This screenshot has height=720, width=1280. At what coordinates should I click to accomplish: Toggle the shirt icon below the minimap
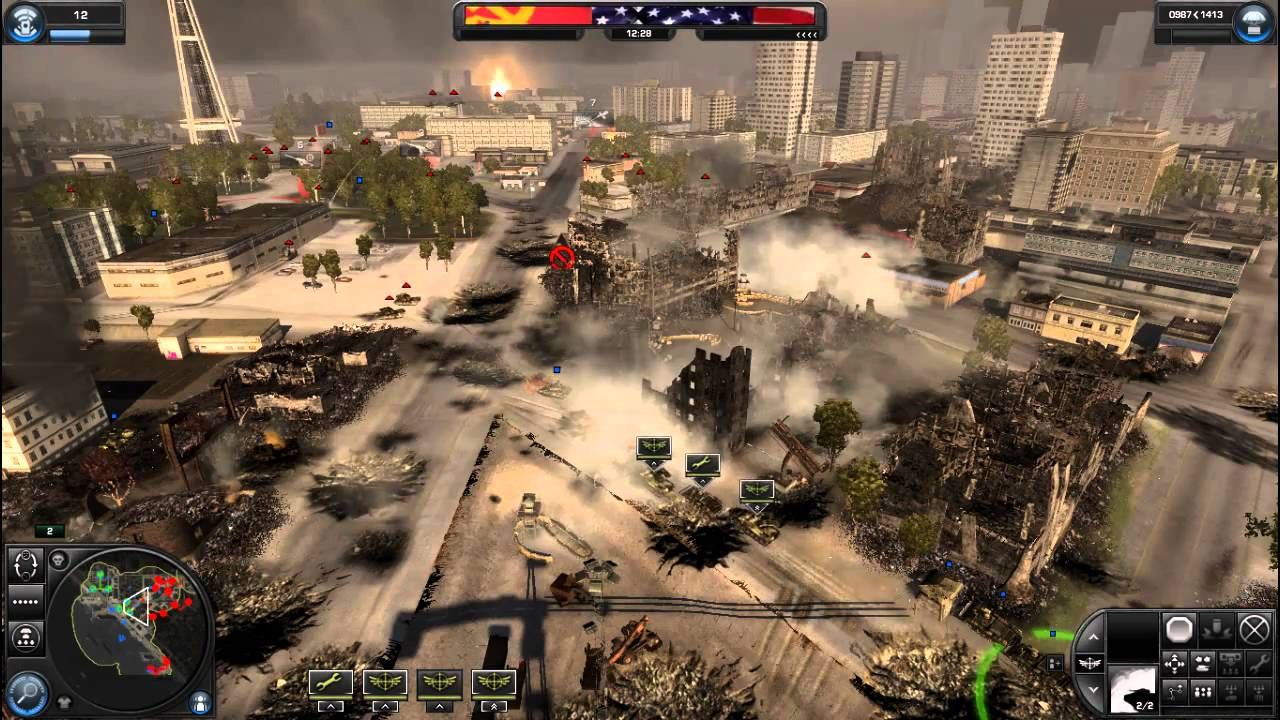tap(63, 702)
